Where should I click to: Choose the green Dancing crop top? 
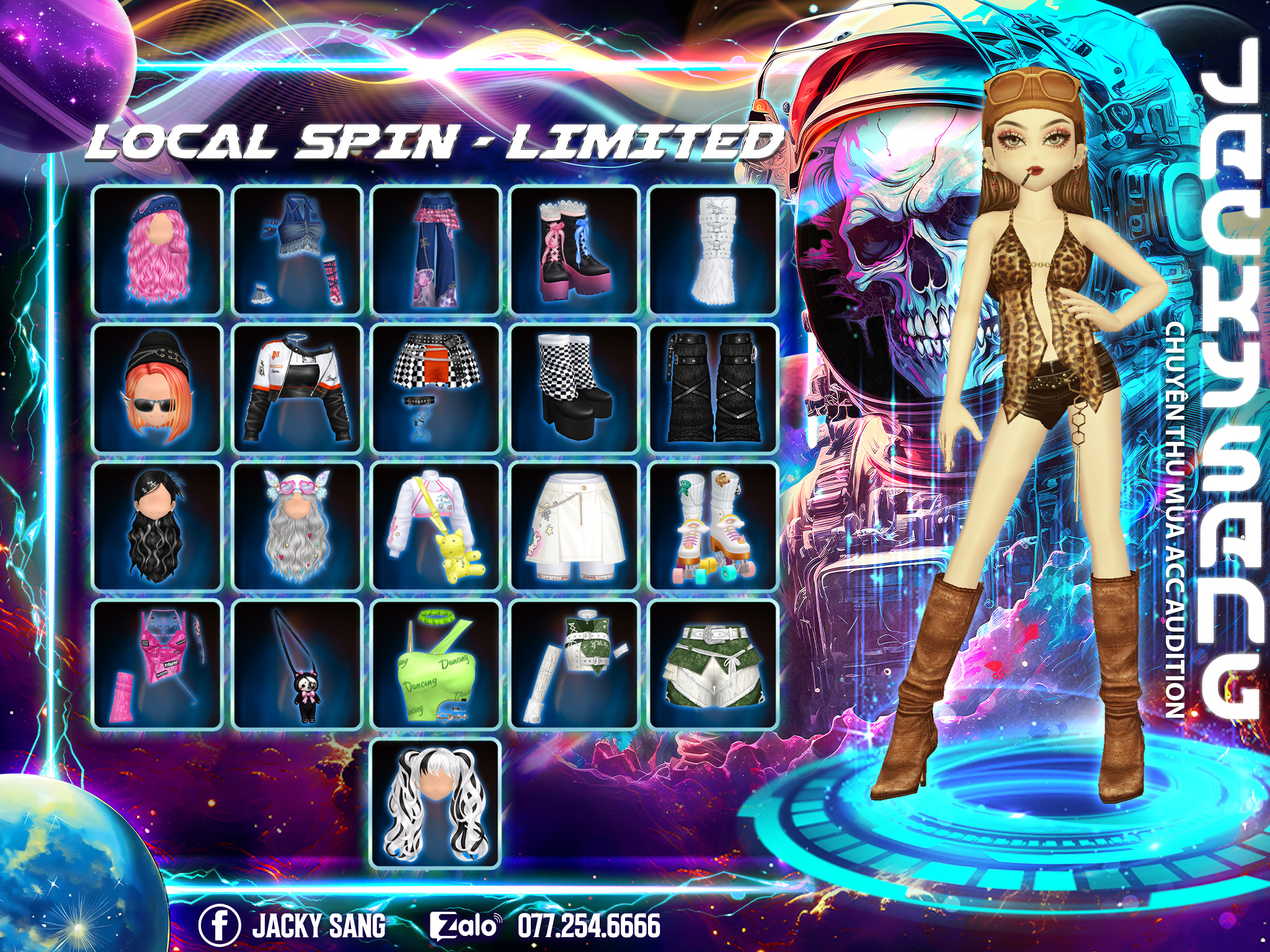point(436,664)
